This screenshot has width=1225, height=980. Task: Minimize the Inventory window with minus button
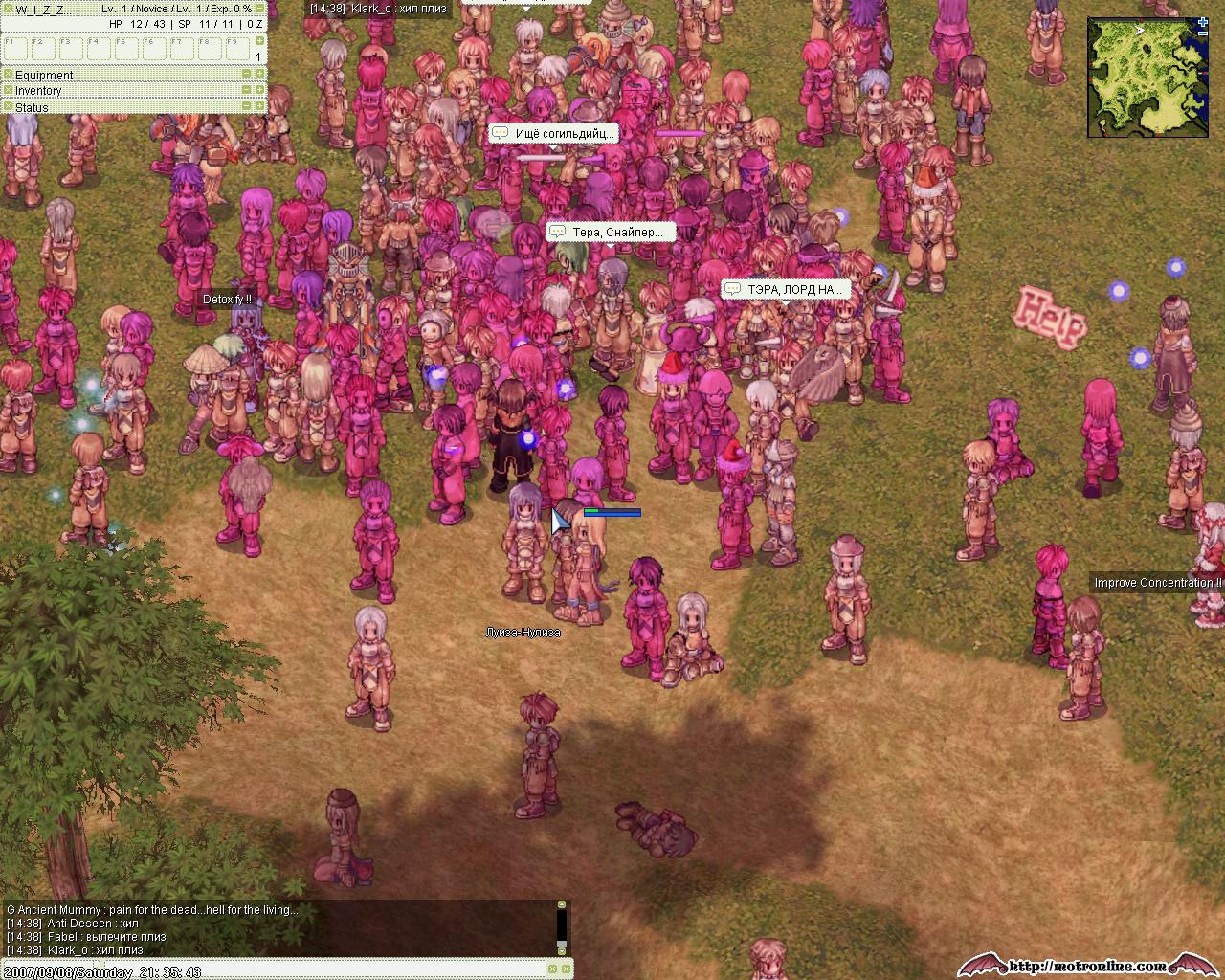click(247, 90)
